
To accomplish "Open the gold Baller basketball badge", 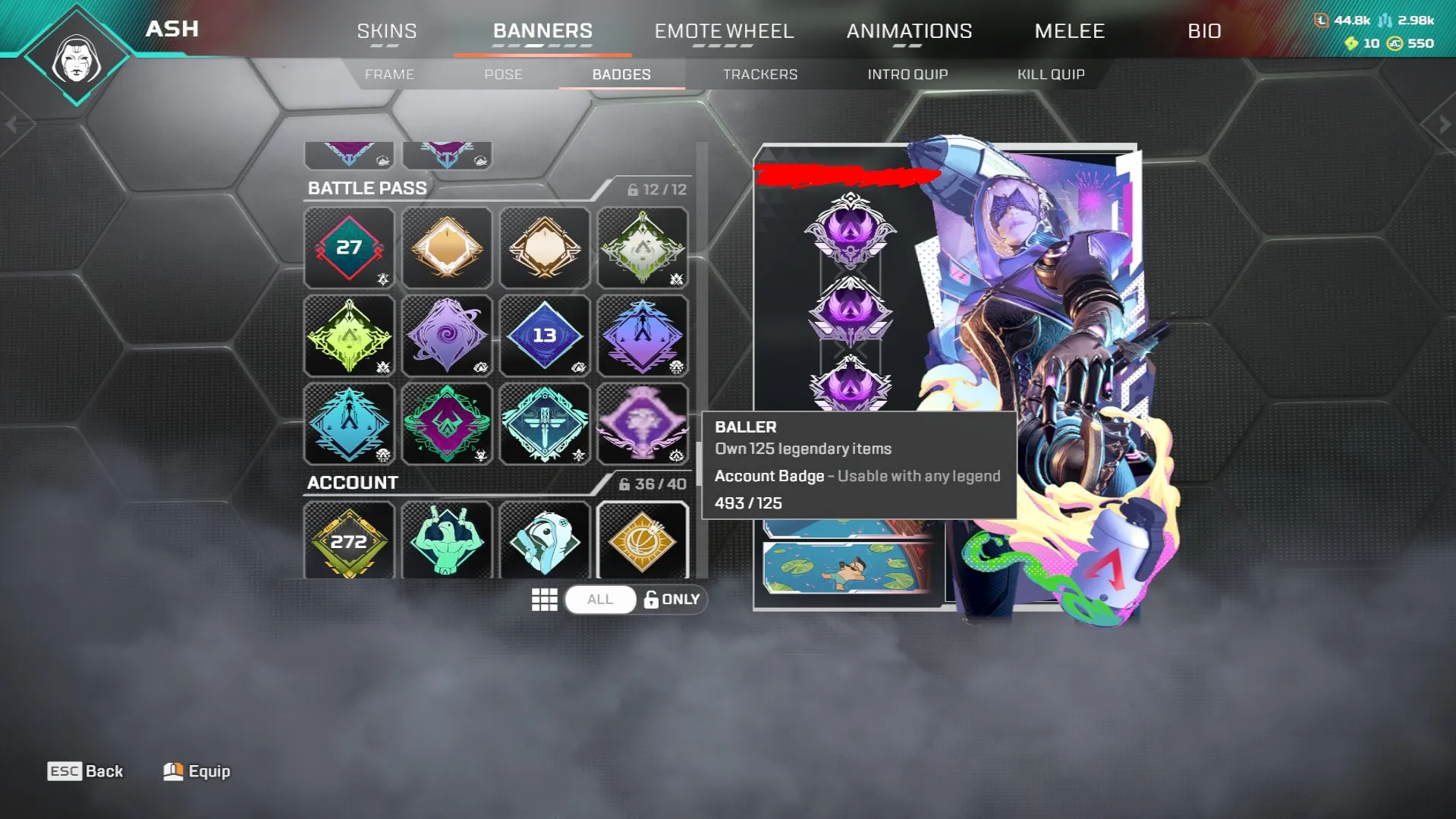I will tap(643, 540).
